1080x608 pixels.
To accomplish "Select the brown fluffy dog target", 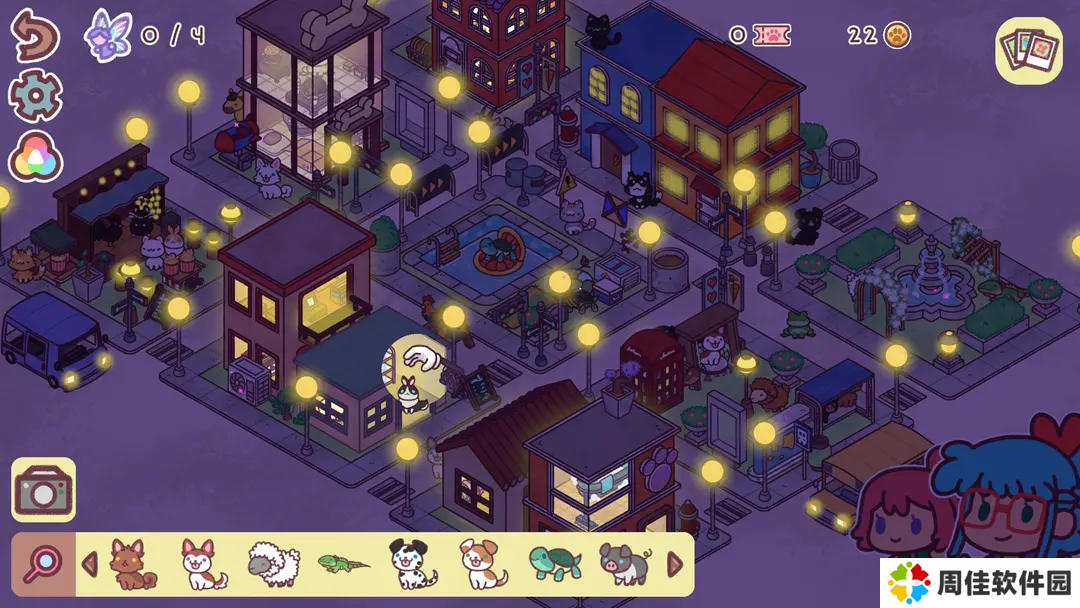I will click(132, 564).
